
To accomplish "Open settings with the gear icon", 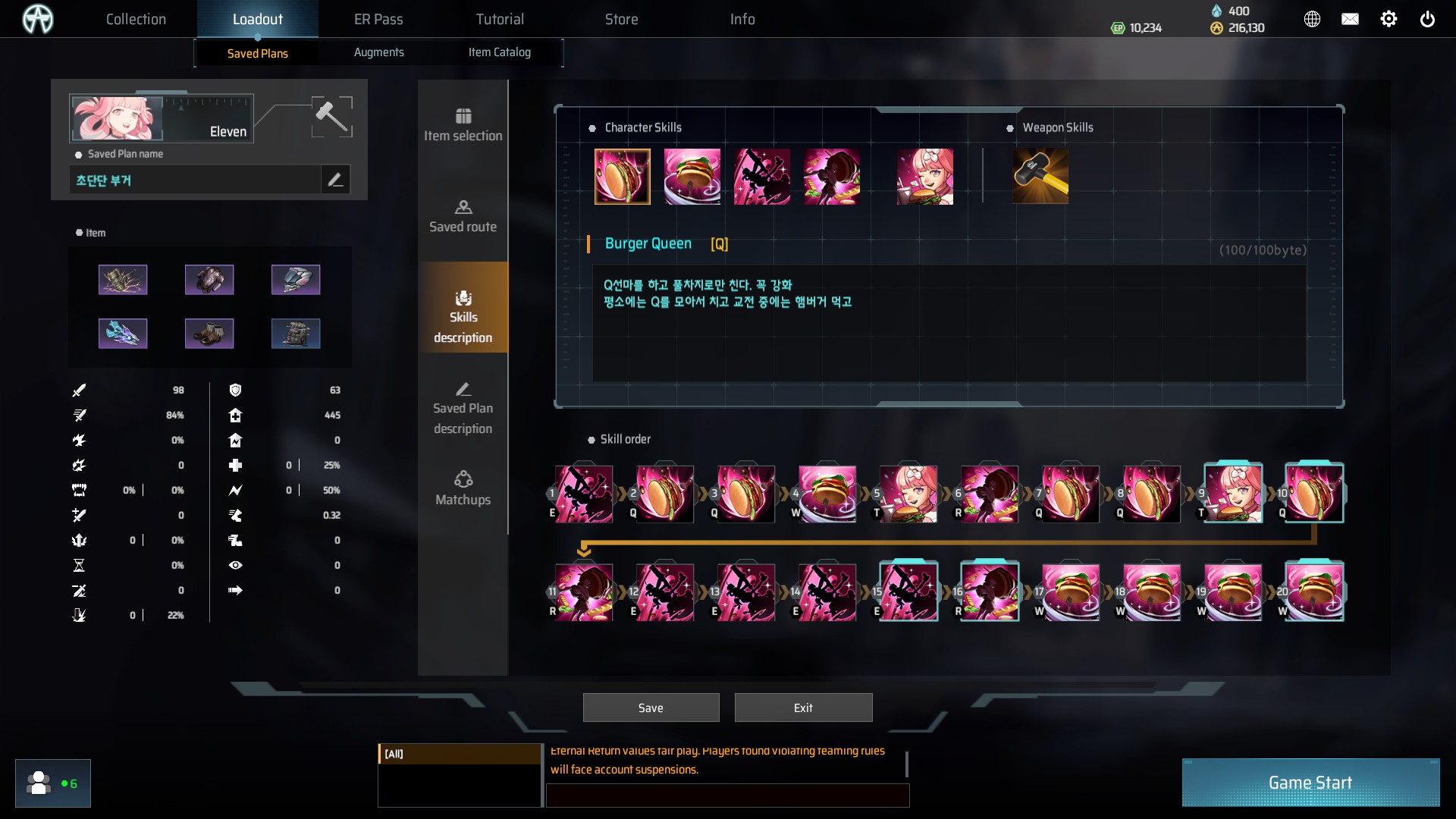I will coord(1389,19).
